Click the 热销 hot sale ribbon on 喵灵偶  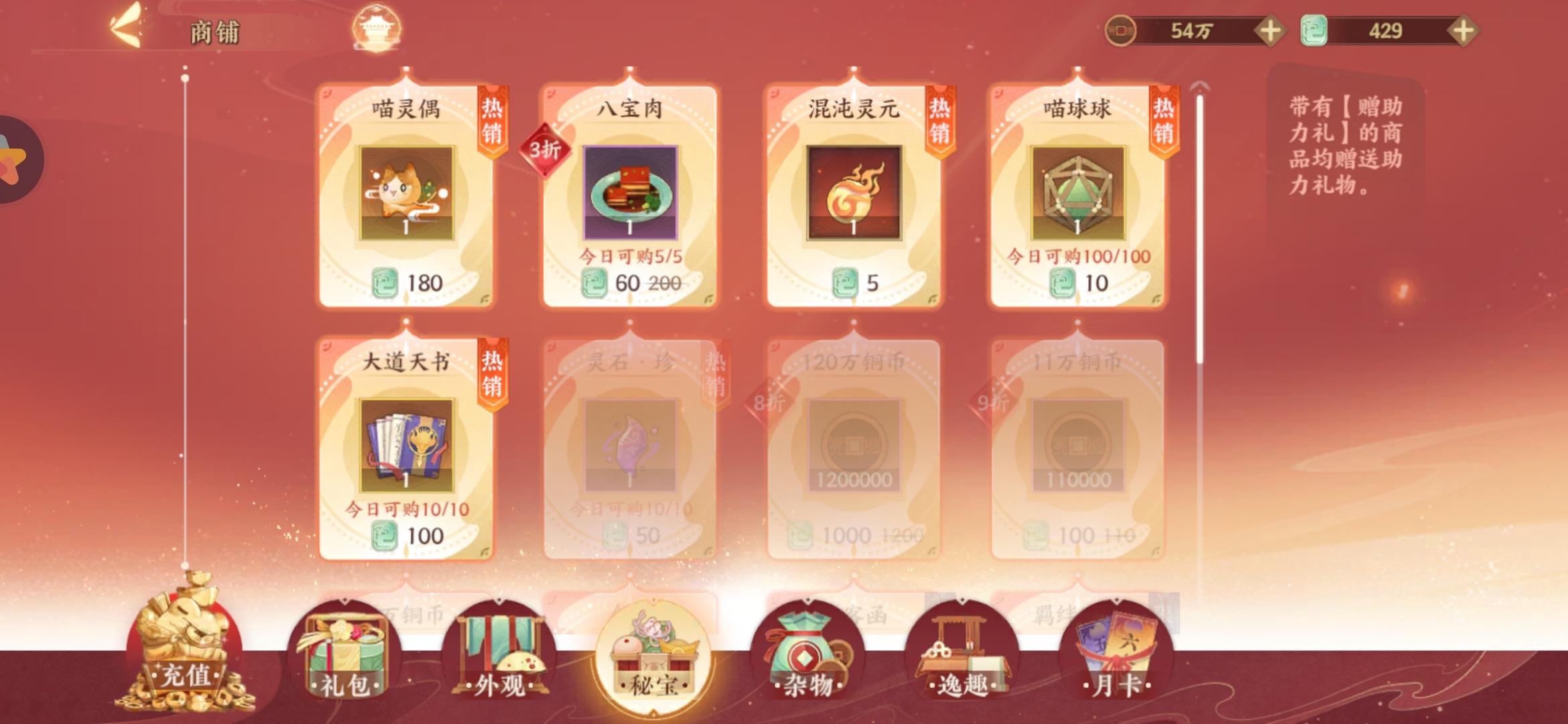491,121
